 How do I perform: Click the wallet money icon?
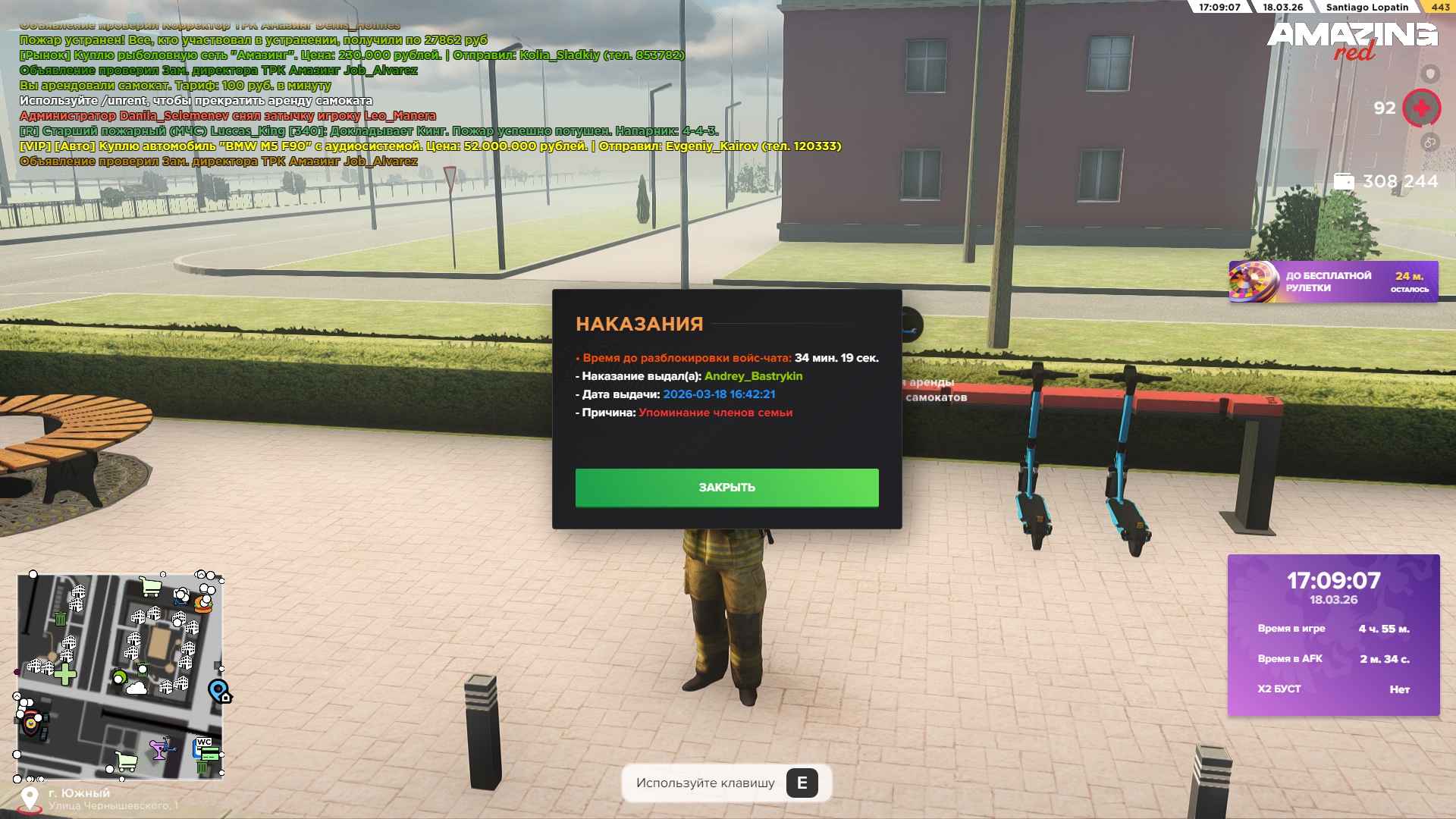point(1344,182)
